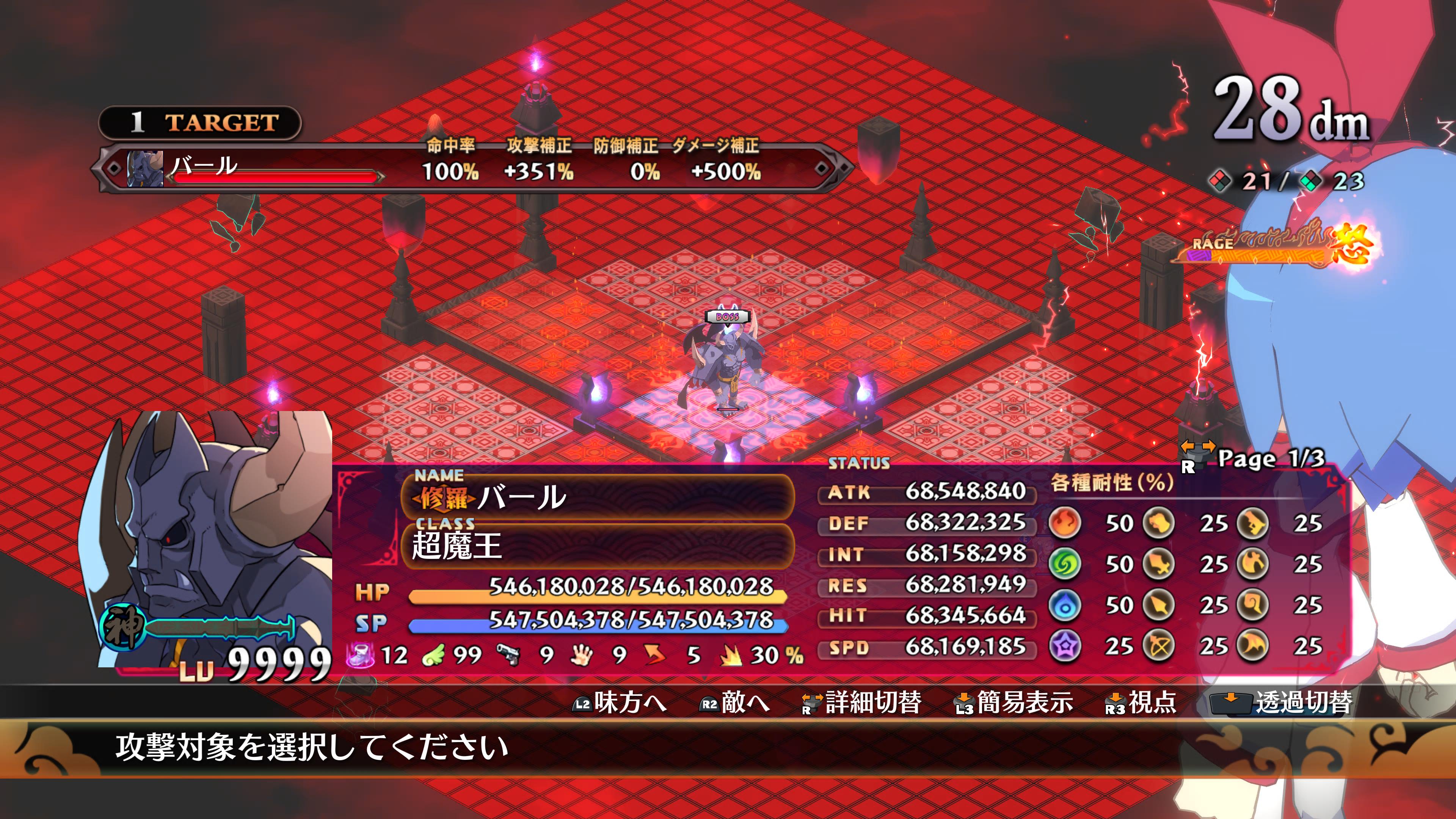The width and height of the screenshot is (1456, 819).
Task: Click the hand throw range icon
Action: pyautogui.click(x=581, y=656)
